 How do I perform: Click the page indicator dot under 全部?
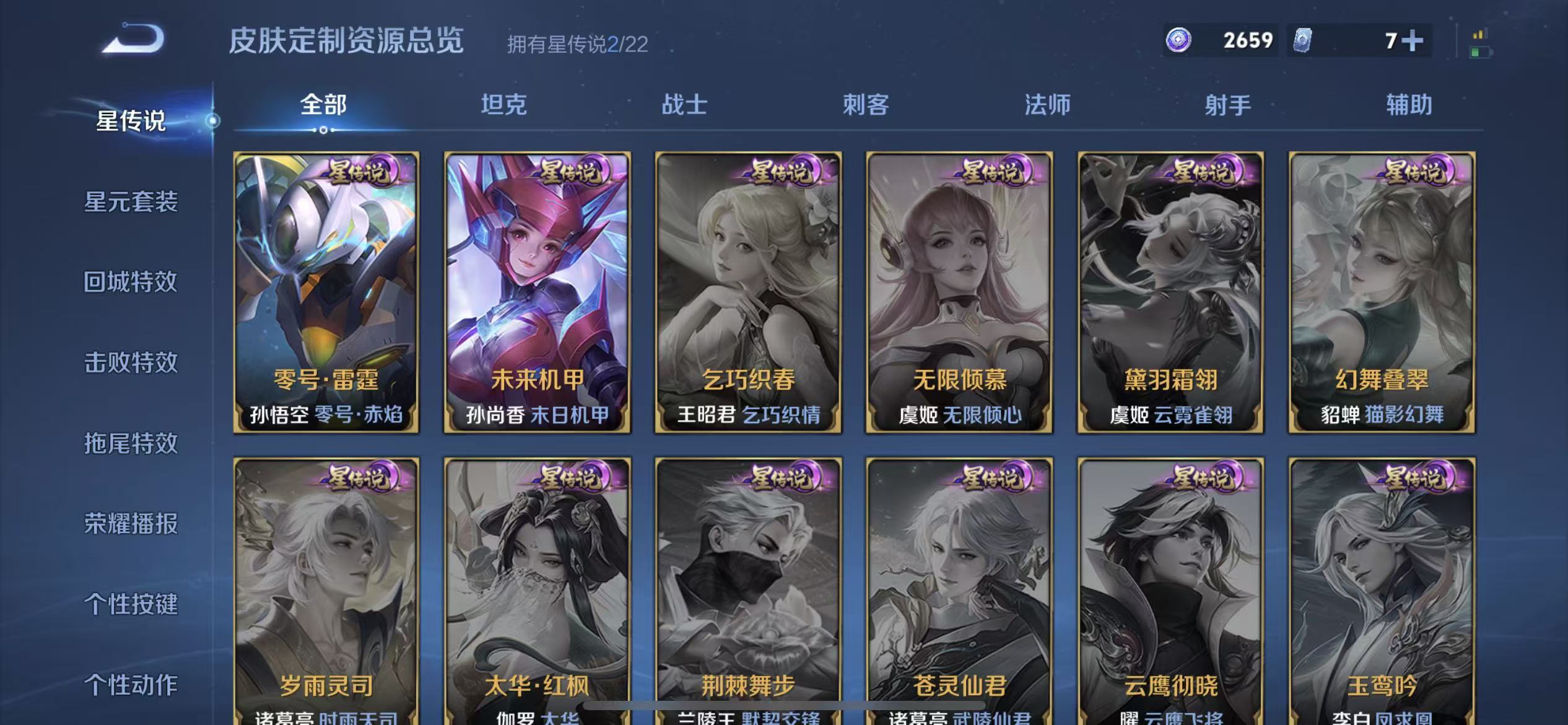323,131
